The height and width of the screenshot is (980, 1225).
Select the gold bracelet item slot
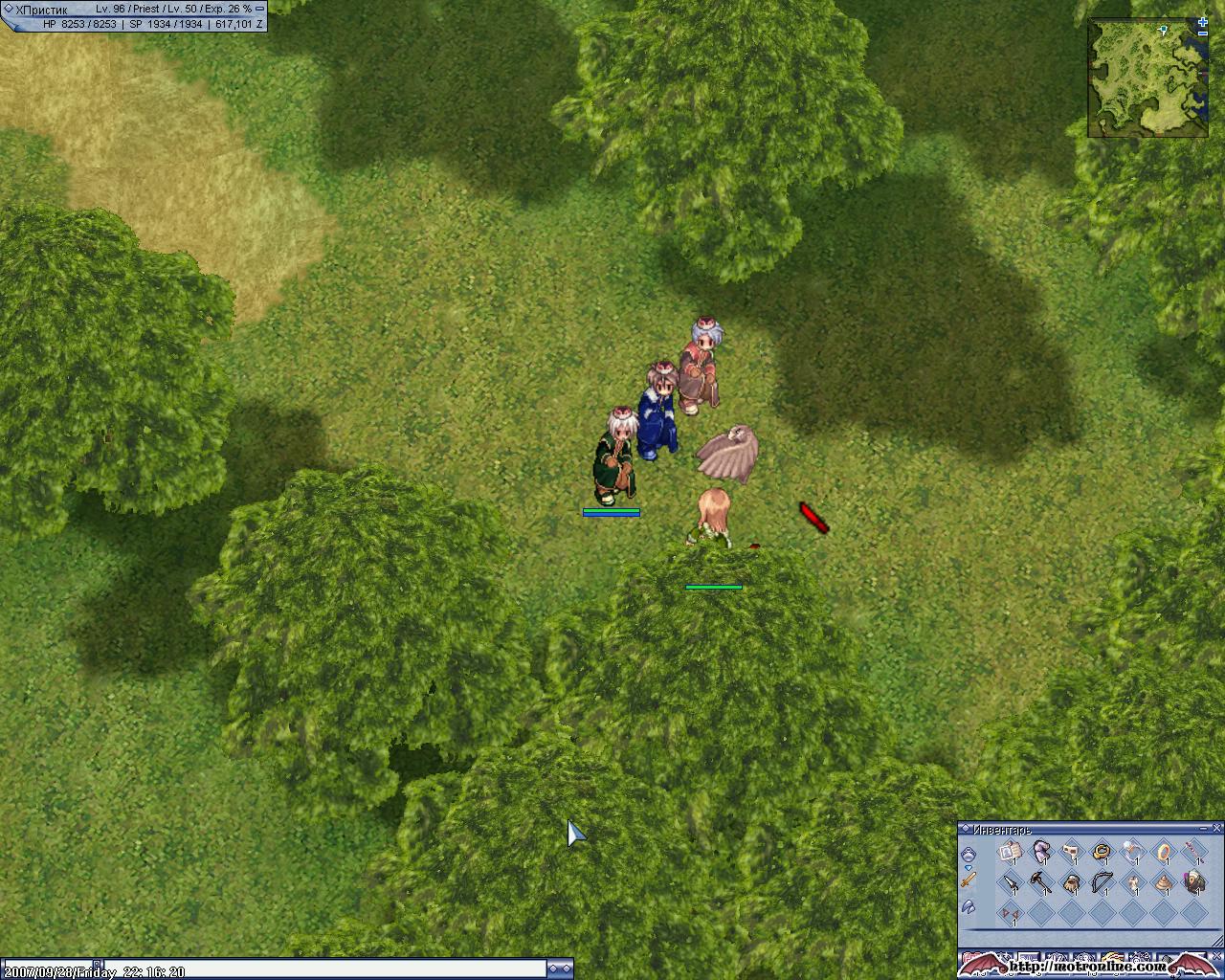tap(1102, 851)
